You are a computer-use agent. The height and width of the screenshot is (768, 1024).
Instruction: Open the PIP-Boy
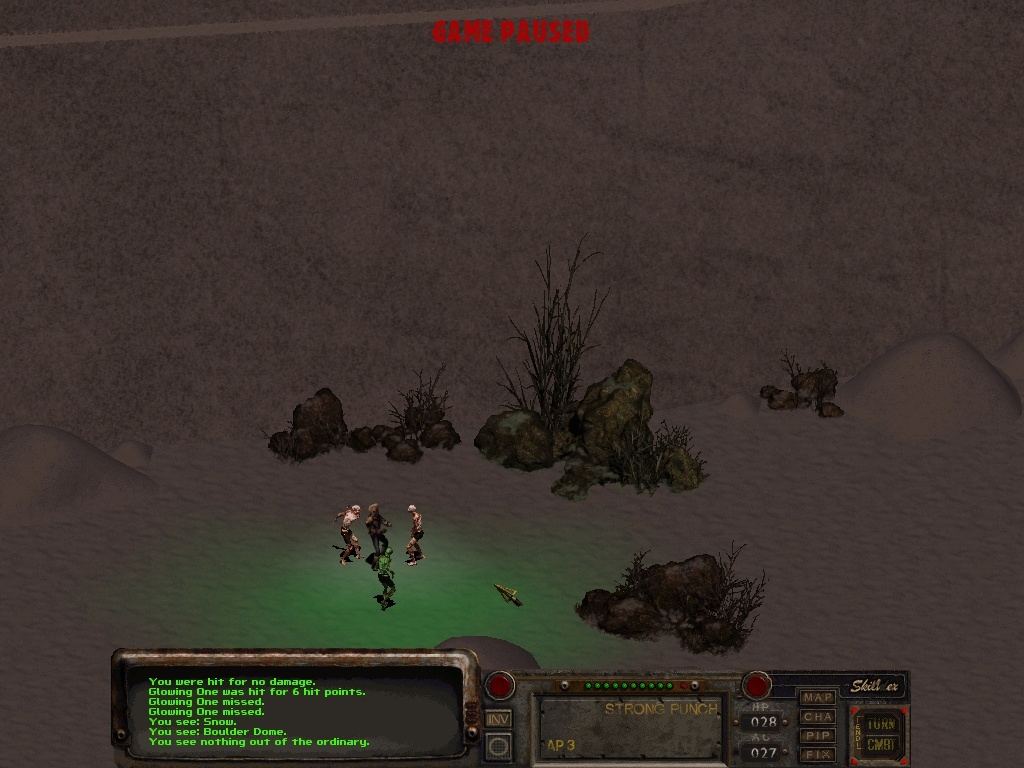[x=818, y=735]
